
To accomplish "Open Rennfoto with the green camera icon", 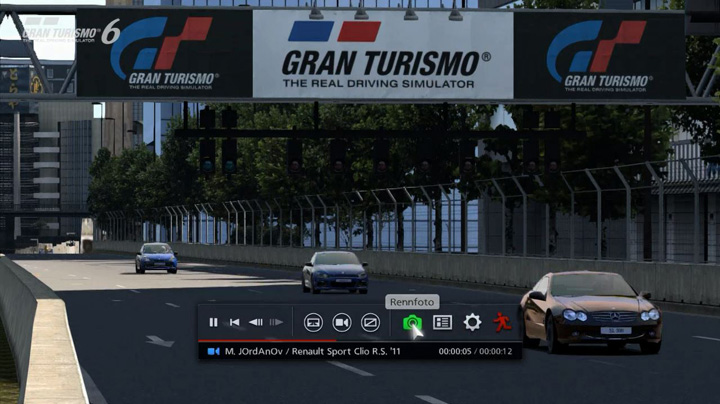I will [x=411, y=322].
